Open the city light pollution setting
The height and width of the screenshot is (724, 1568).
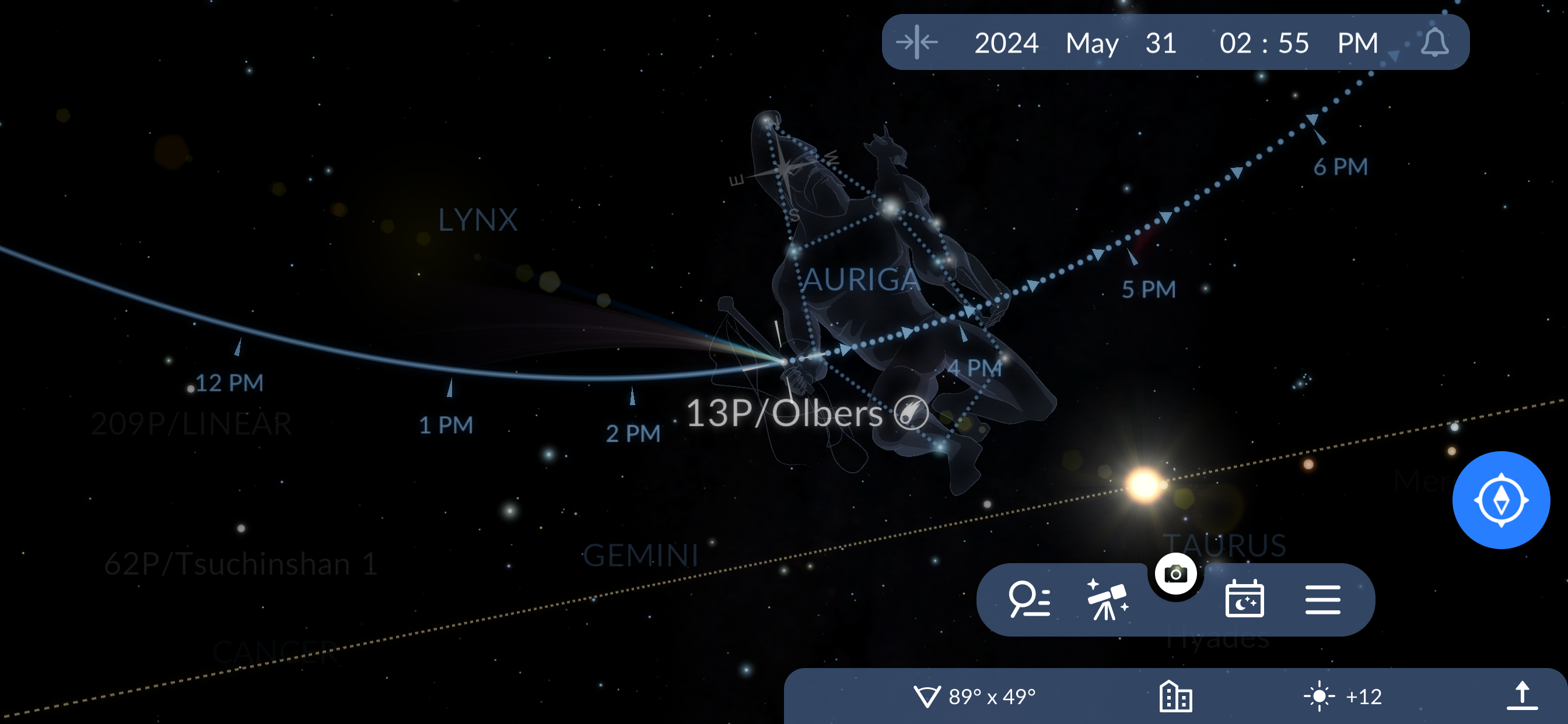(1175, 696)
